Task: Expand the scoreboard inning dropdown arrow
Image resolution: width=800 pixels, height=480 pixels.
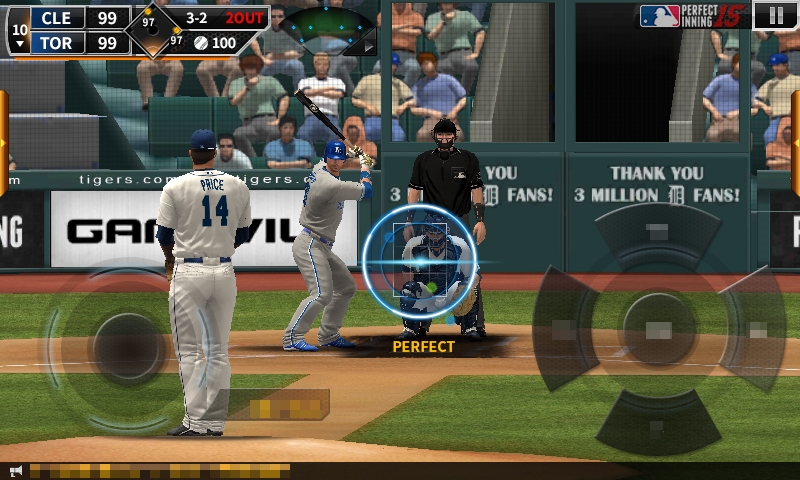Action: click(19, 44)
